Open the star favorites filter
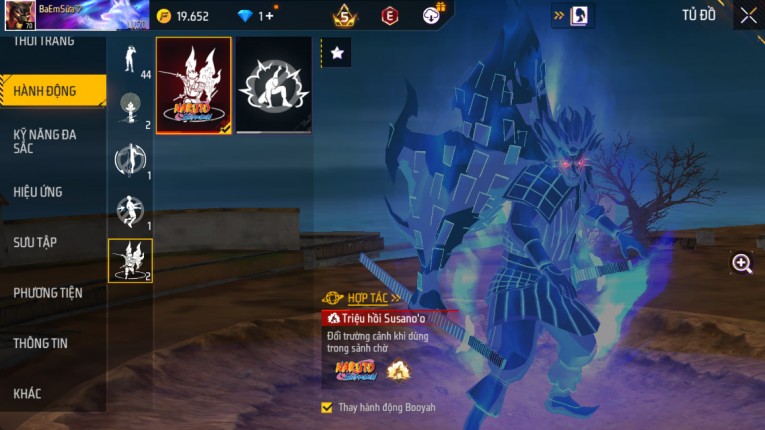The height and width of the screenshot is (430, 765). point(337,54)
